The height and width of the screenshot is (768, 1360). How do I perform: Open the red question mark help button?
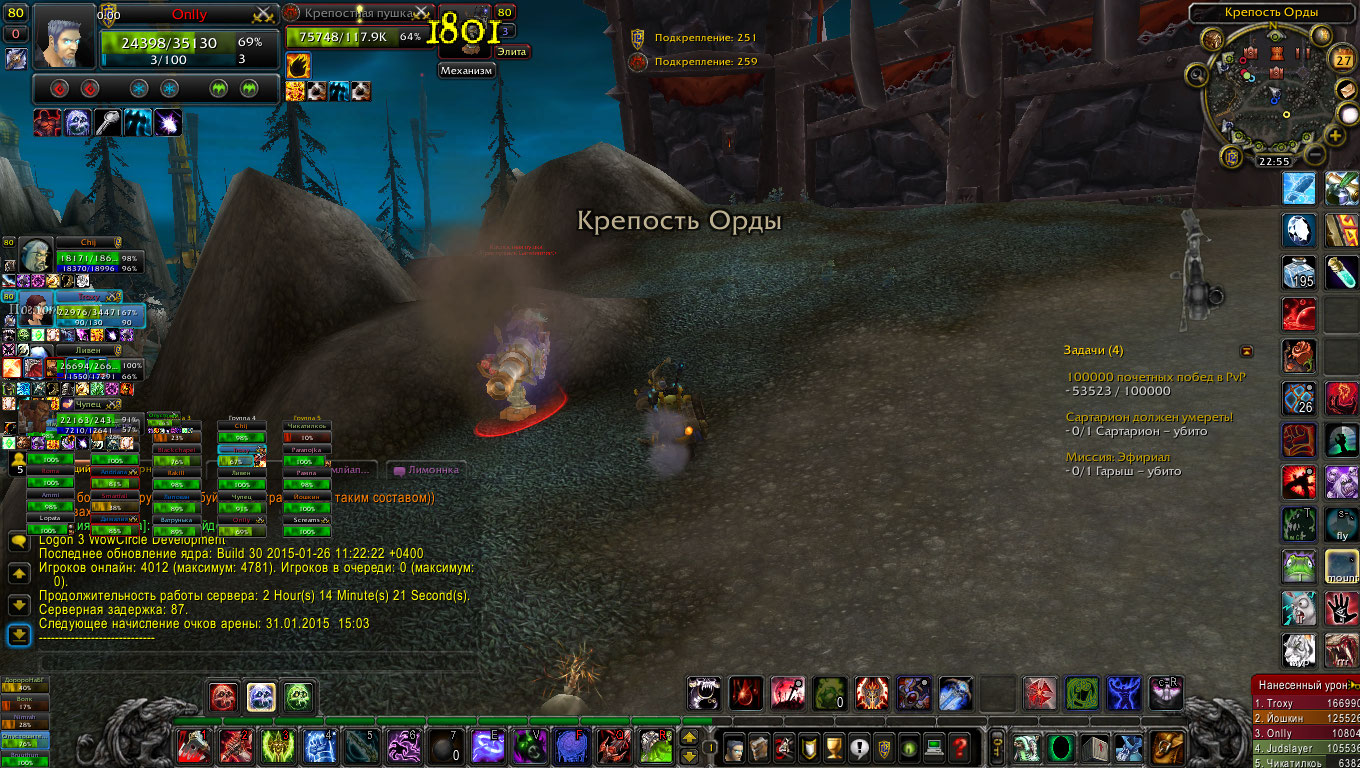958,747
